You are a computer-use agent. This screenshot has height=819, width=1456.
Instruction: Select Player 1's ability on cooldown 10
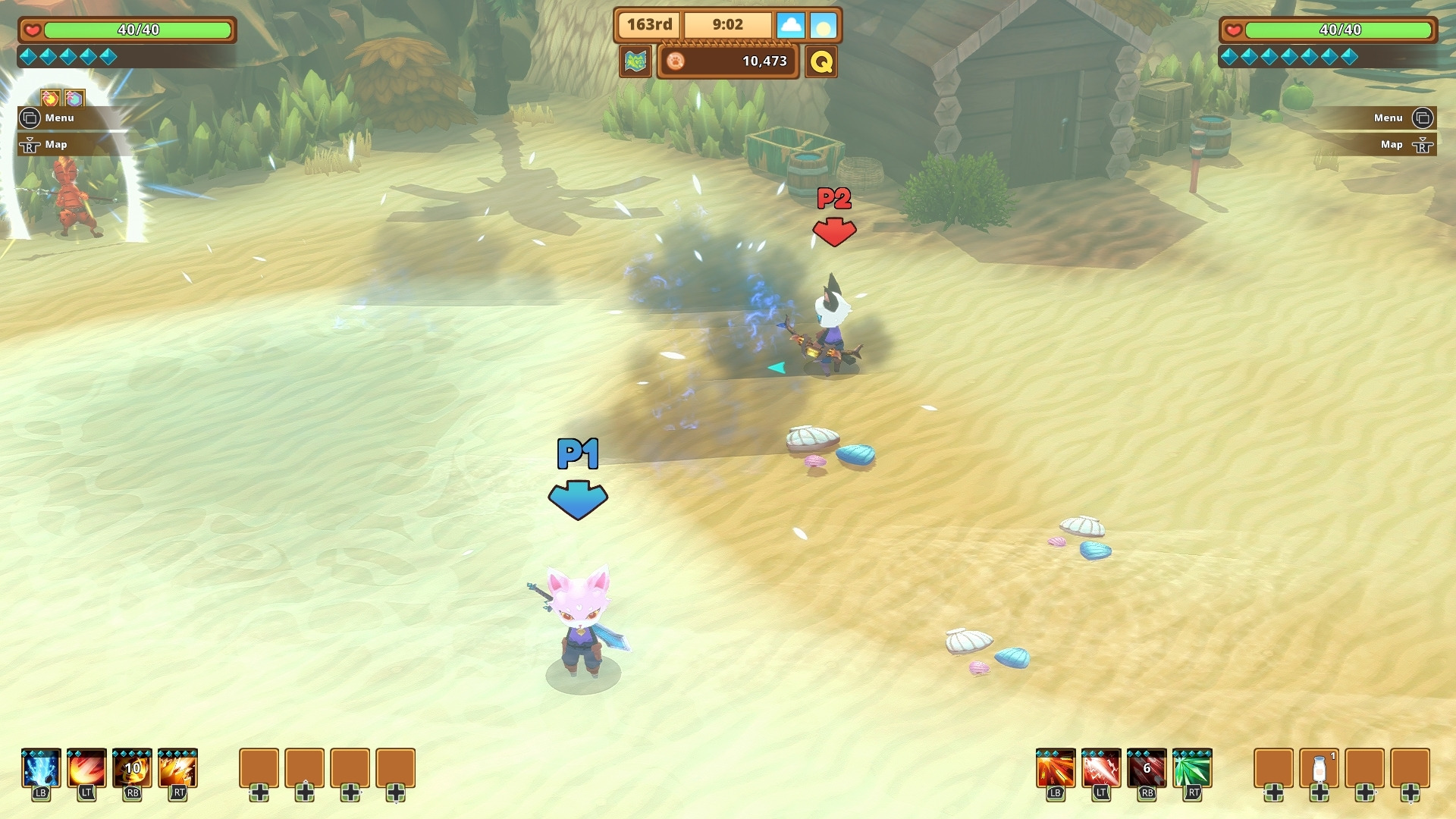[x=132, y=769]
